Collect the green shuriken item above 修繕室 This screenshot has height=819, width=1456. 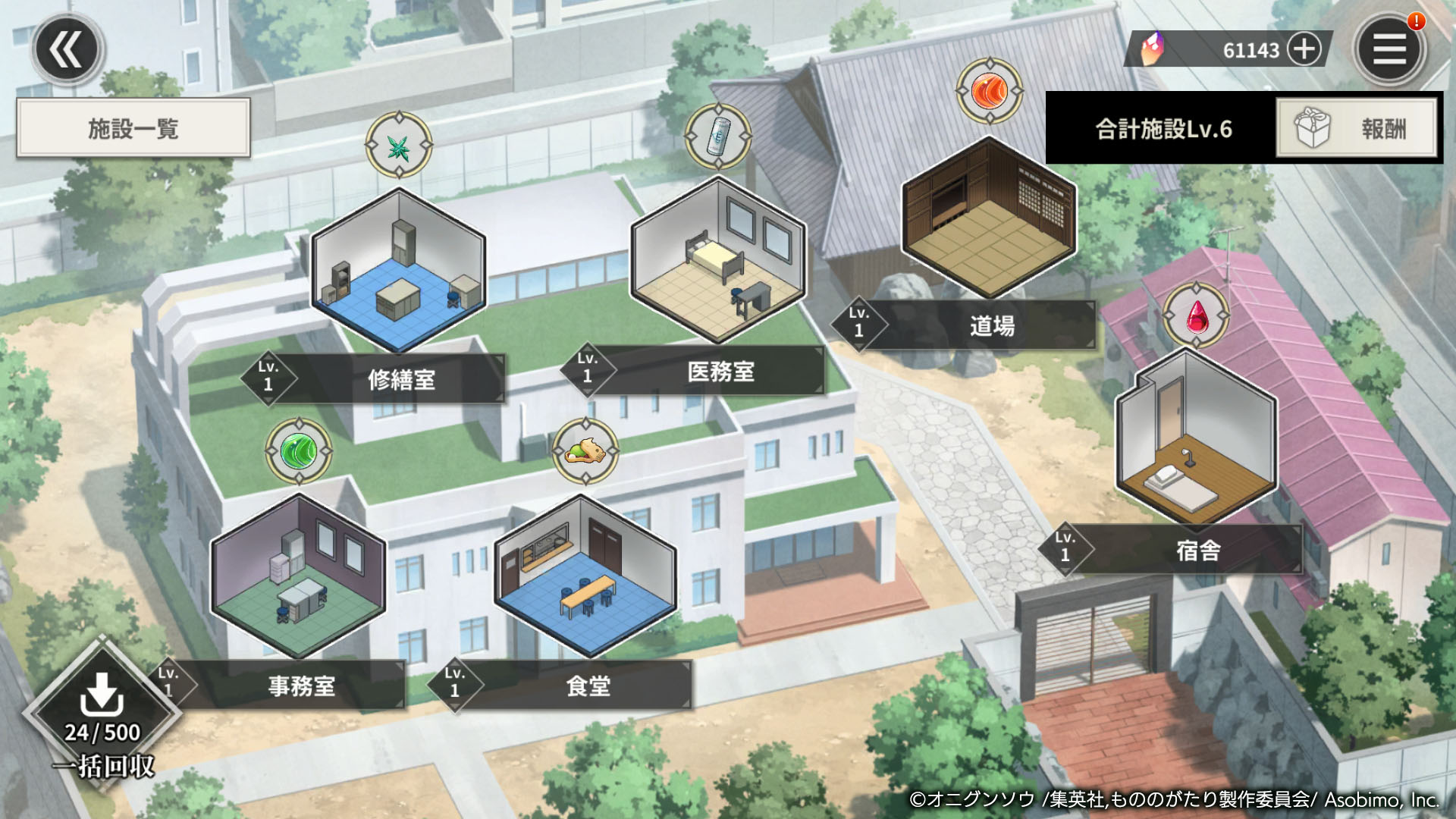coord(399,146)
